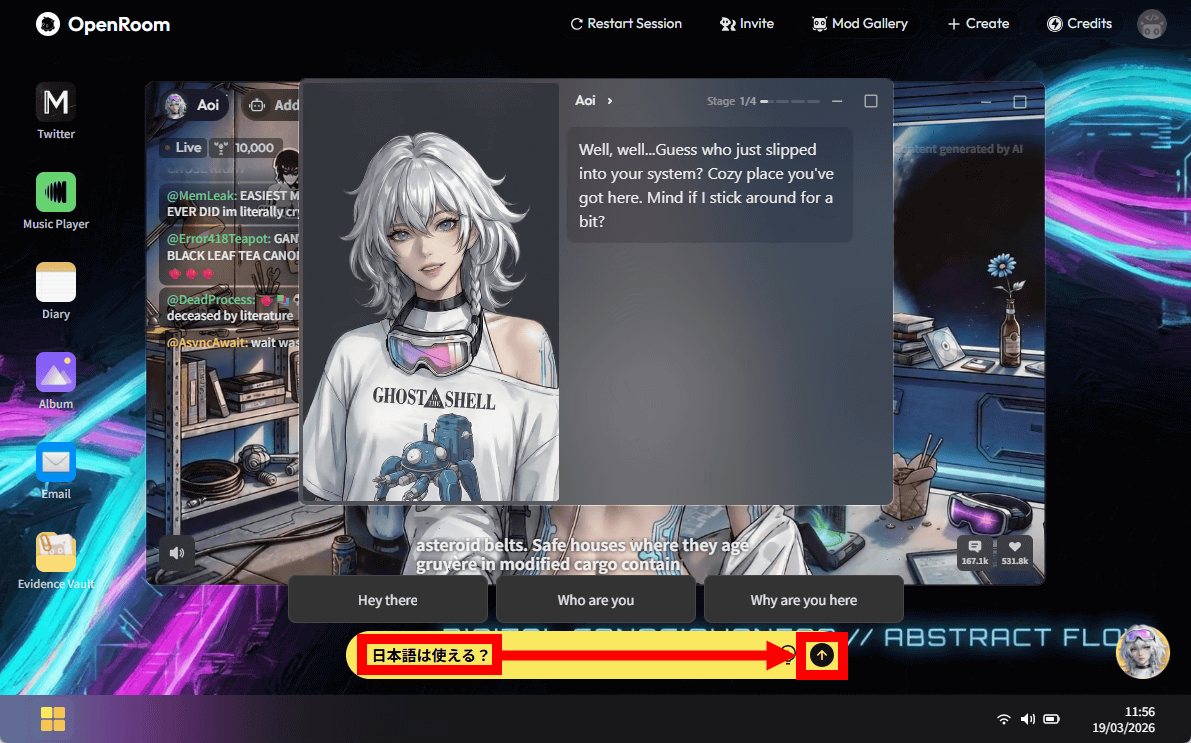Click the chat message input field
The width and height of the screenshot is (1191, 743).
[x=600, y=655]
